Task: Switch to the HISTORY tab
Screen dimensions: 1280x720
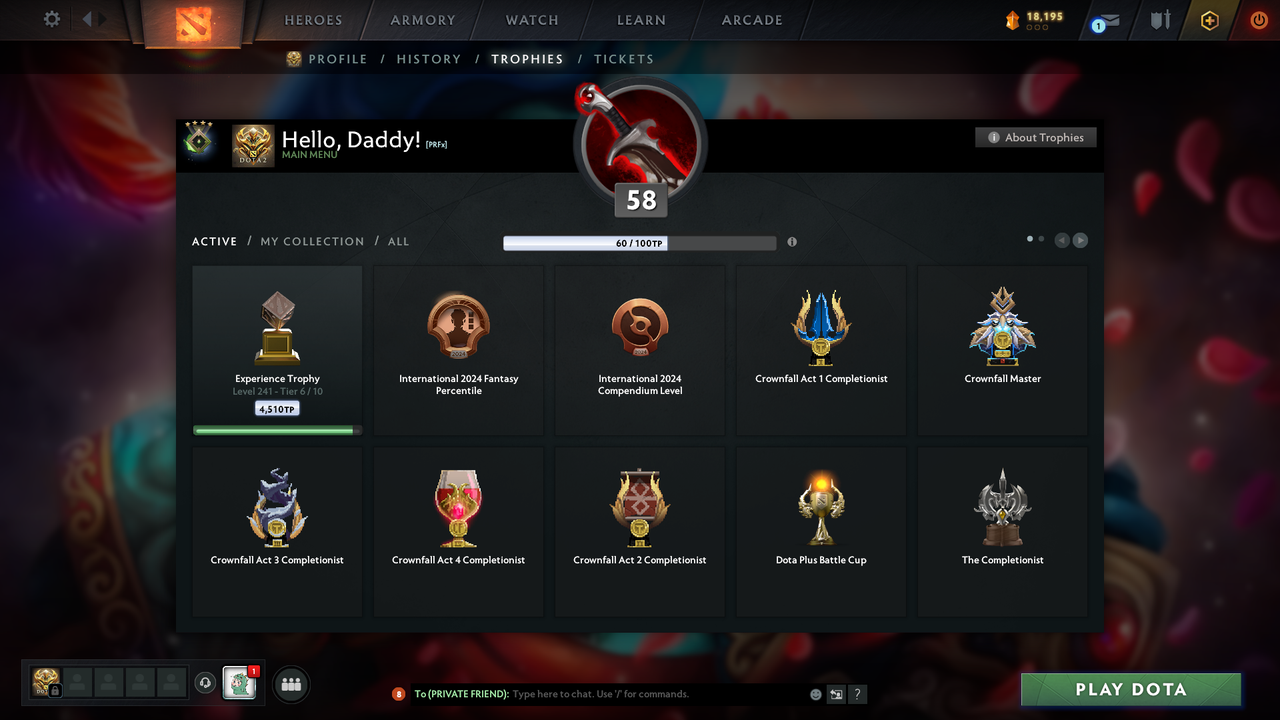Action: pos(428,59)
